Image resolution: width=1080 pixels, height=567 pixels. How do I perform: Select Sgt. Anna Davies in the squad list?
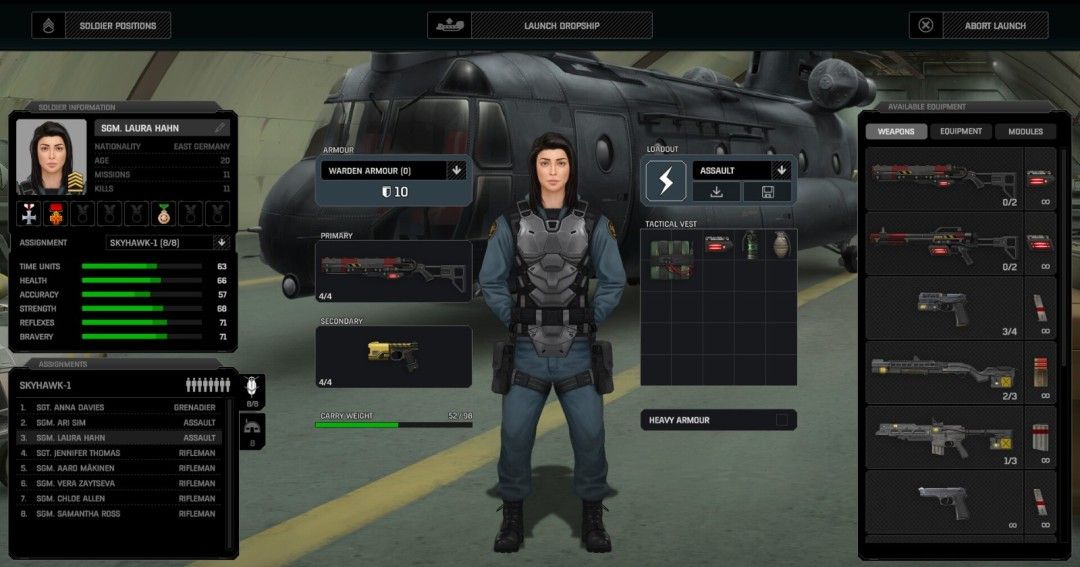click(120, 408)
